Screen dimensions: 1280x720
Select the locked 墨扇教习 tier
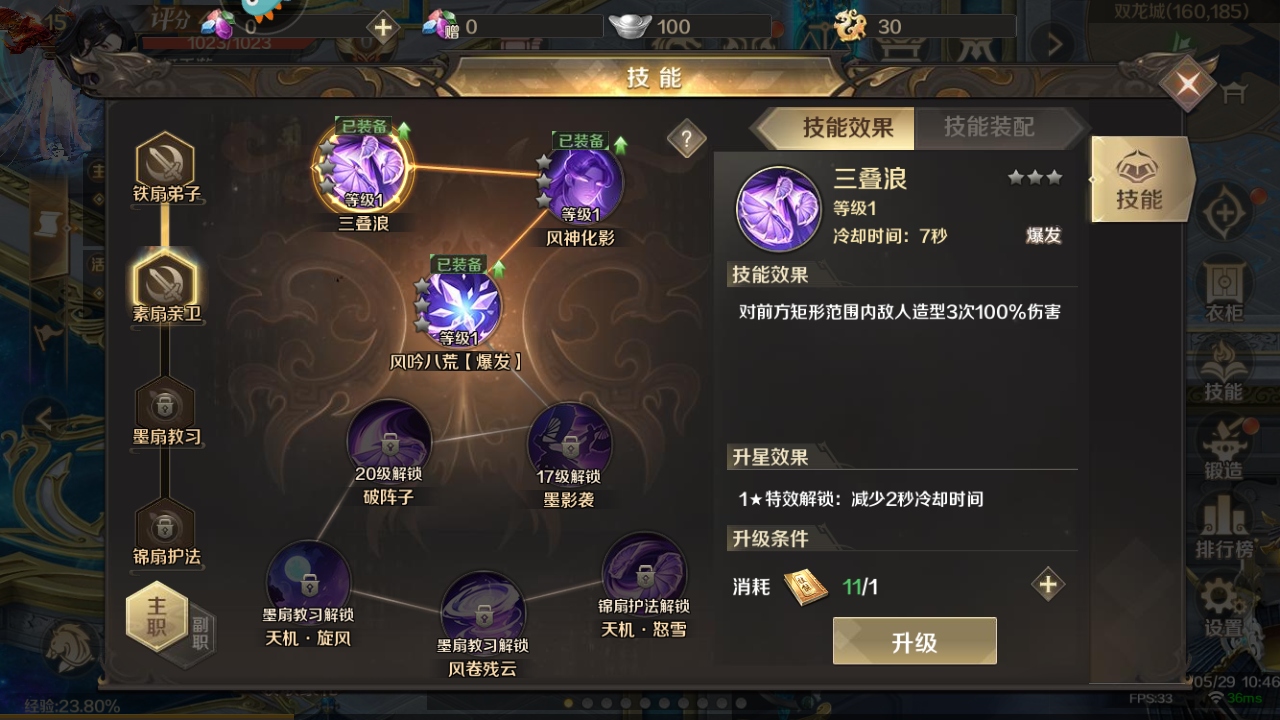coord(165,405)
